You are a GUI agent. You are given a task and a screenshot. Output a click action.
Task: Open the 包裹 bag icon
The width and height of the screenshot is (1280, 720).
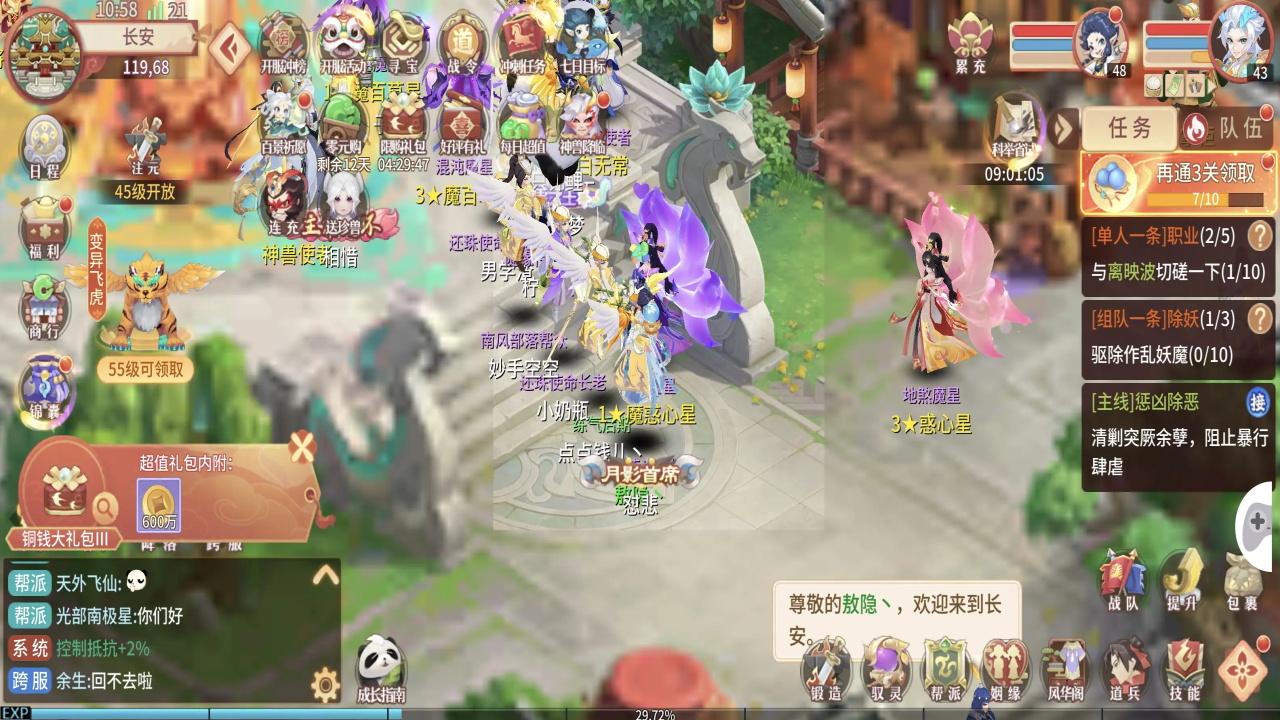click(x=1243, y=580)
